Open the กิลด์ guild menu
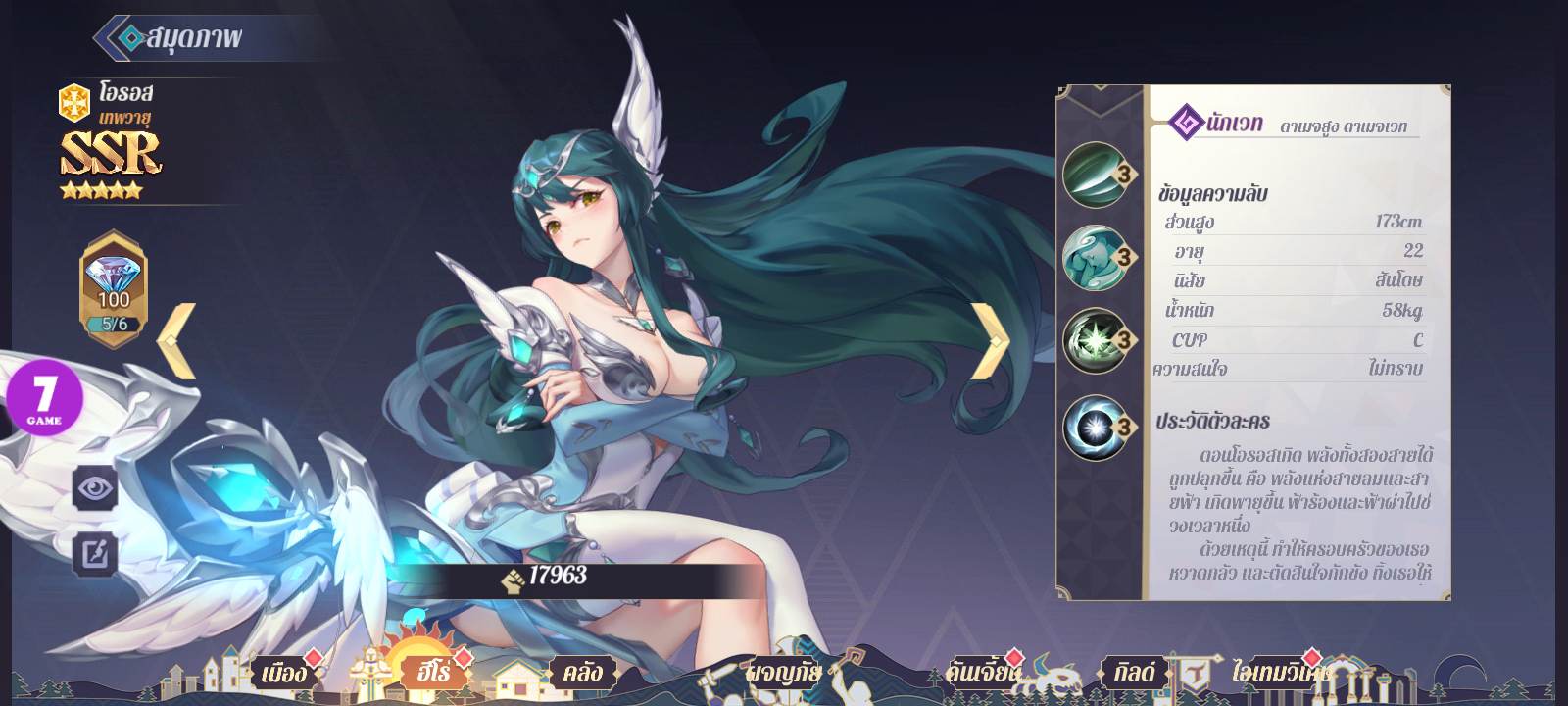 point(1134,673)
